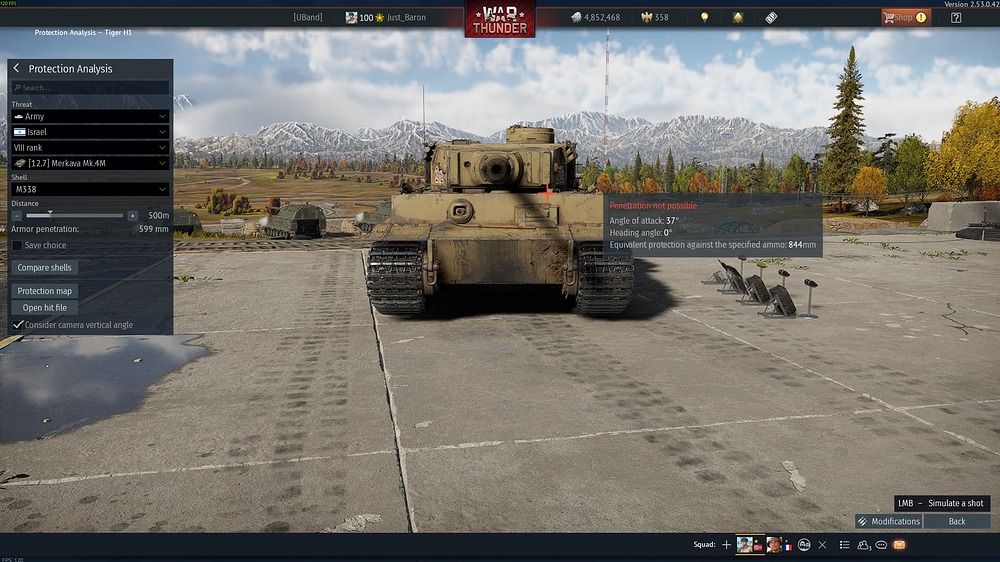Open the Army unit type dropdown
The image size is (1000, 562).
coord(90,117)
